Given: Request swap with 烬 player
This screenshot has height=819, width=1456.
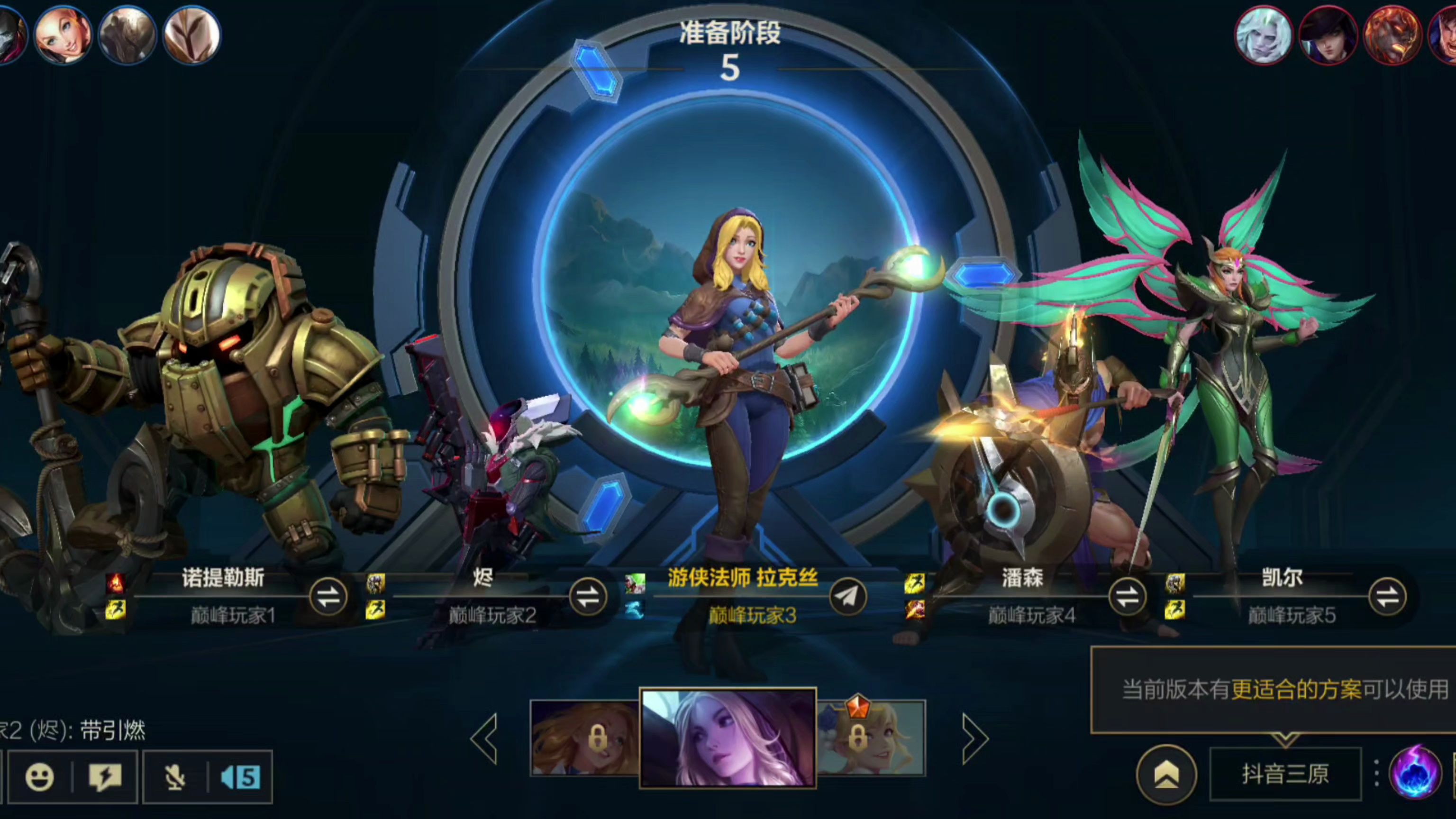Looking at the screenshot, I should 587,597.
